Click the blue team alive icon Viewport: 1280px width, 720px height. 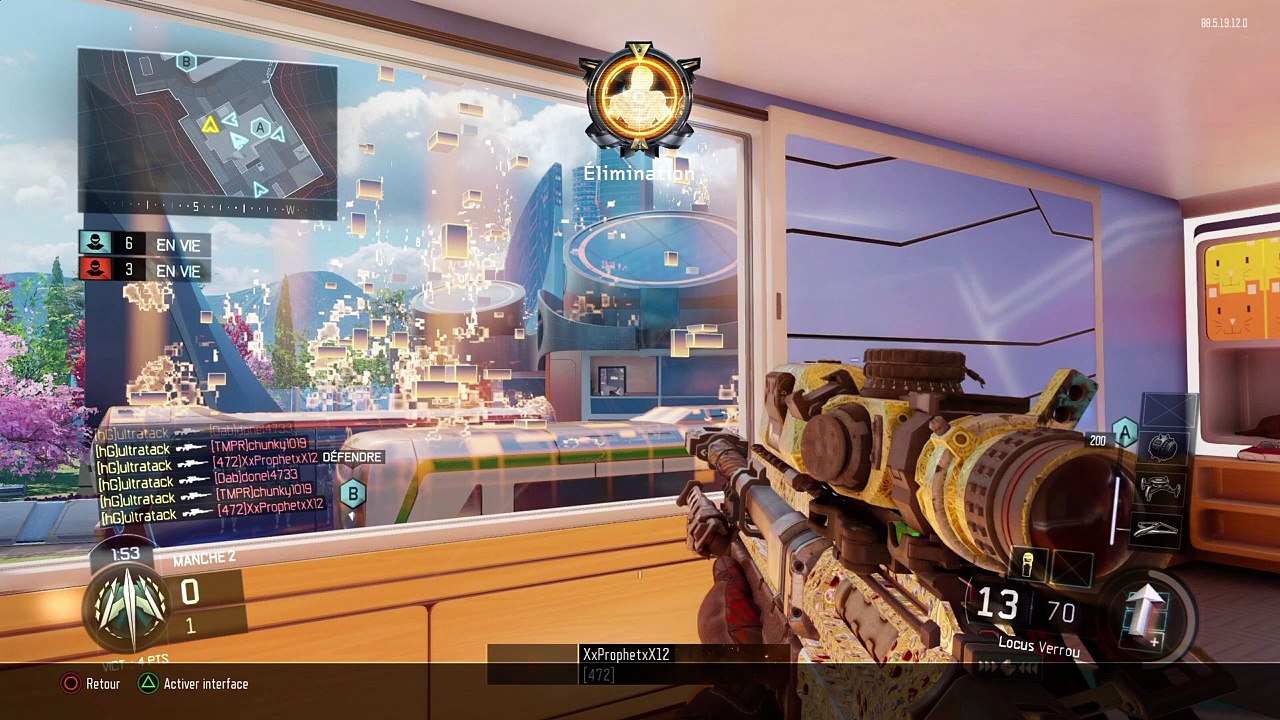pyautogui.click(x=96, y=243)
